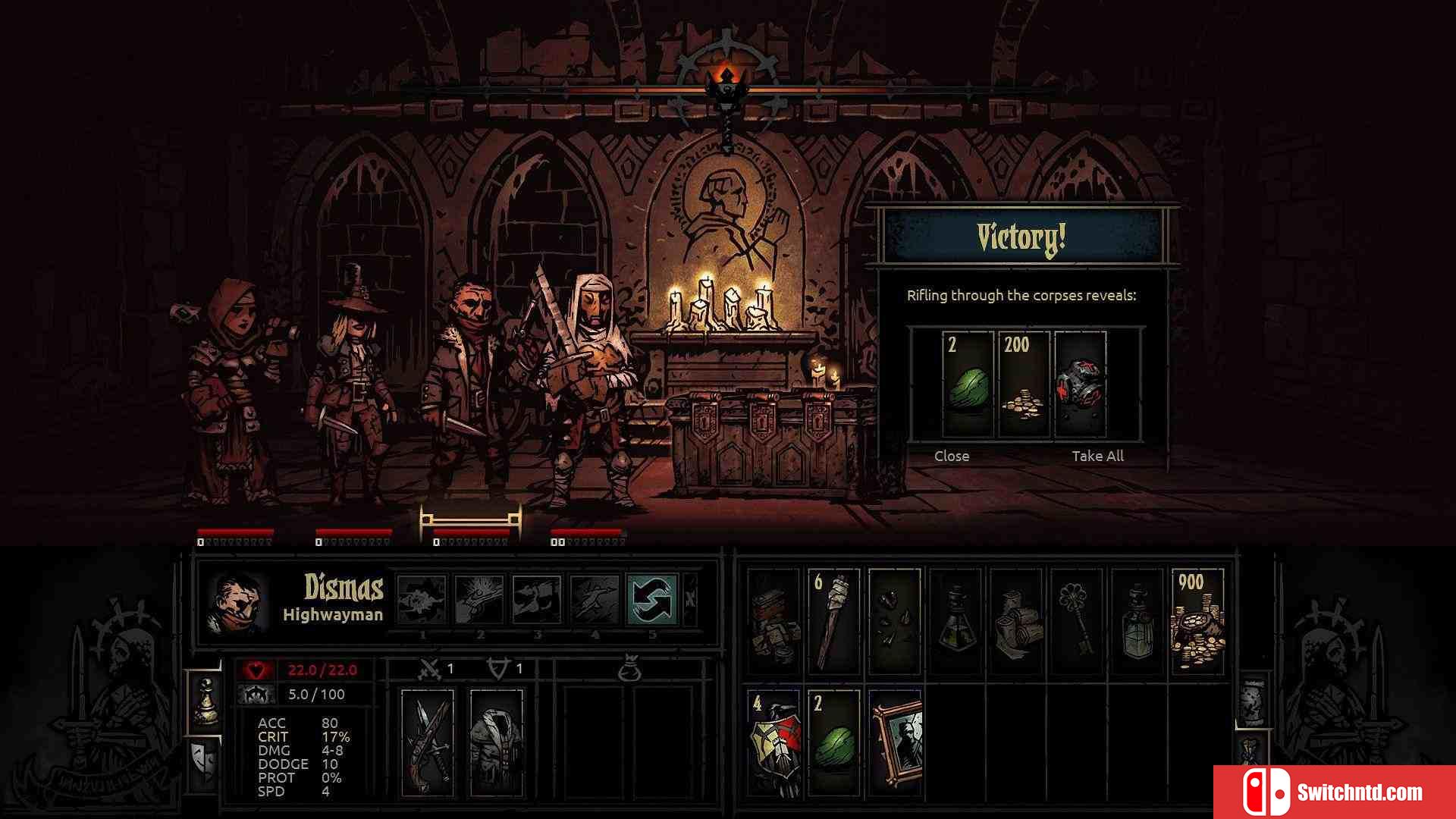Image resolution: width=1456 pixels, height=819 pixels.
Task: Activate the swap position skill
Action: tap(651, 598)
